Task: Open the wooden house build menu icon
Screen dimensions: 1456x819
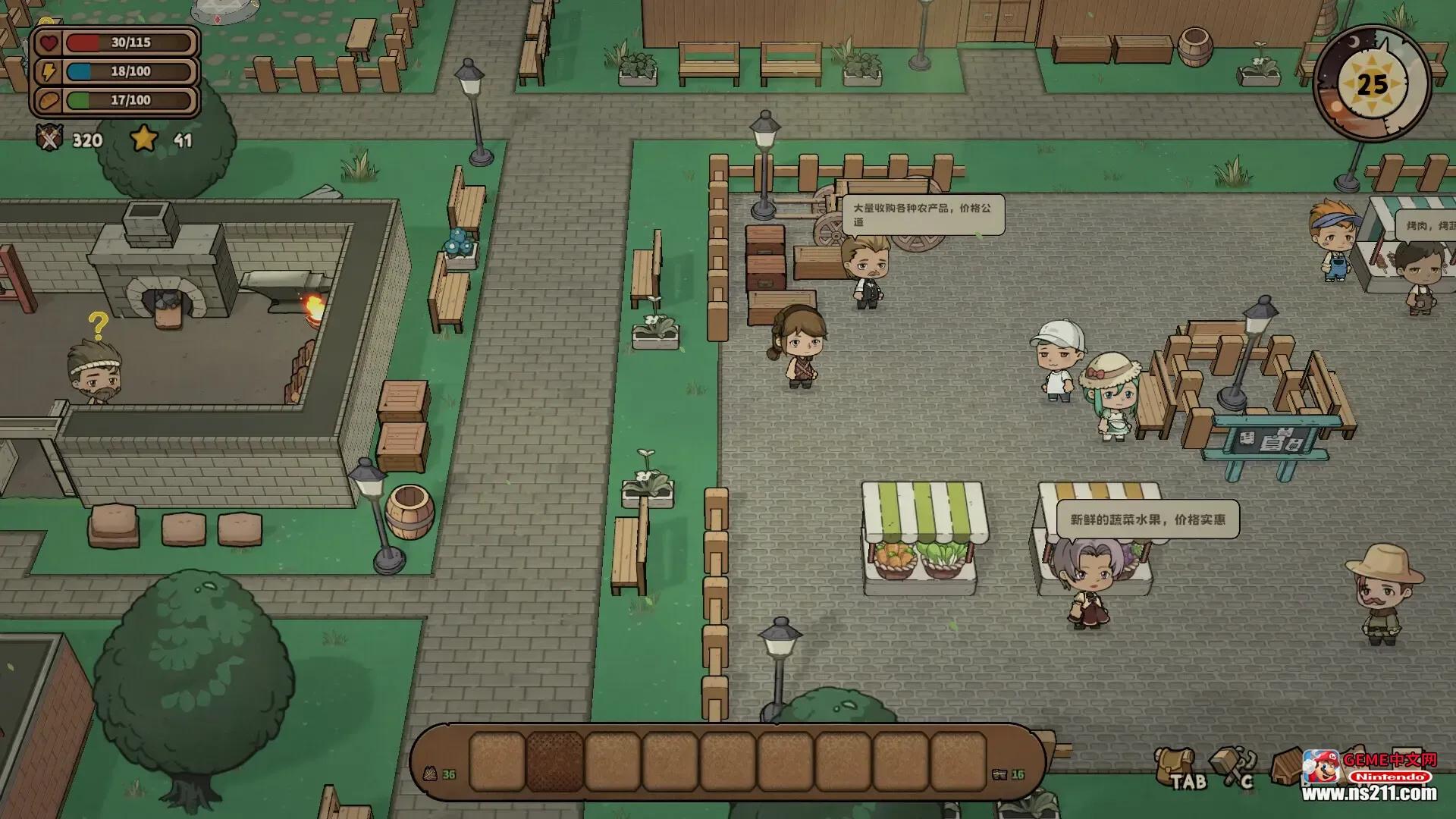Action: (x=1287, y=766)
